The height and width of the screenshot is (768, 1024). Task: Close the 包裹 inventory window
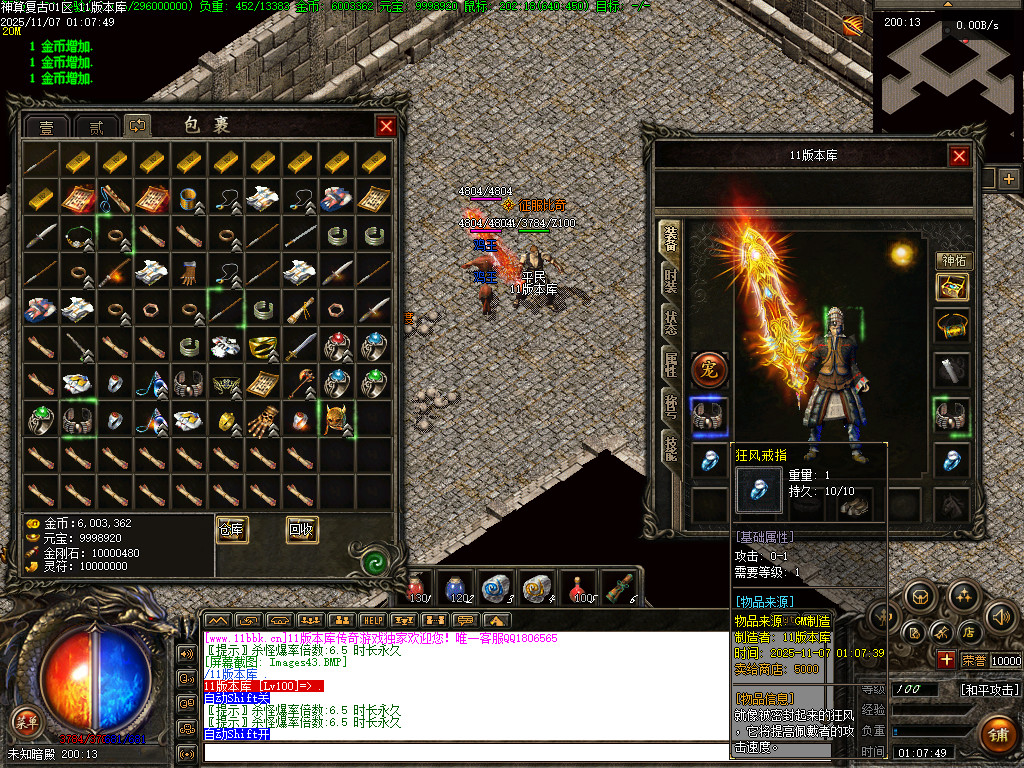click(385, 126)
